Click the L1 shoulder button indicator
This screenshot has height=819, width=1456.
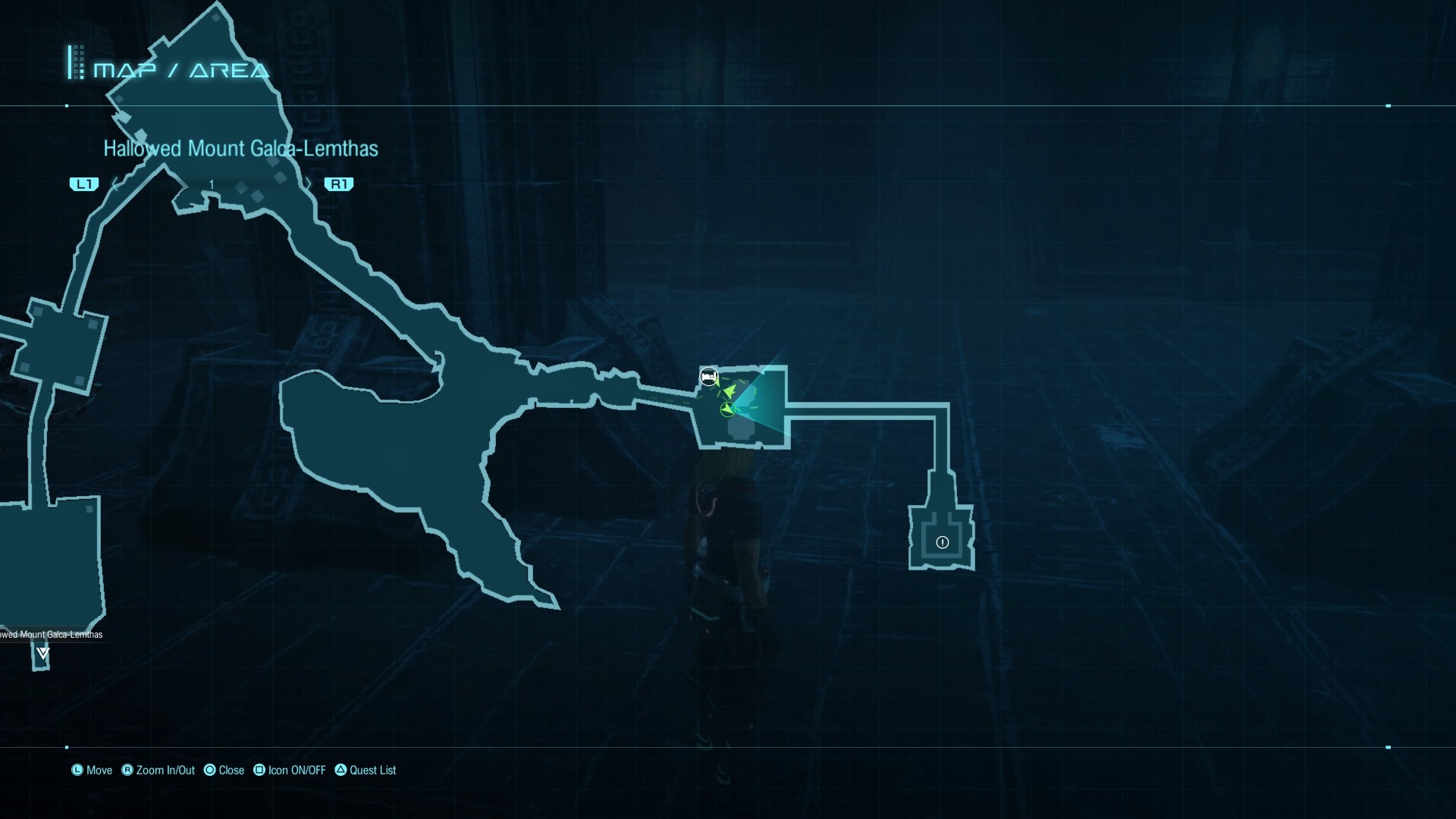coord(84,184)
